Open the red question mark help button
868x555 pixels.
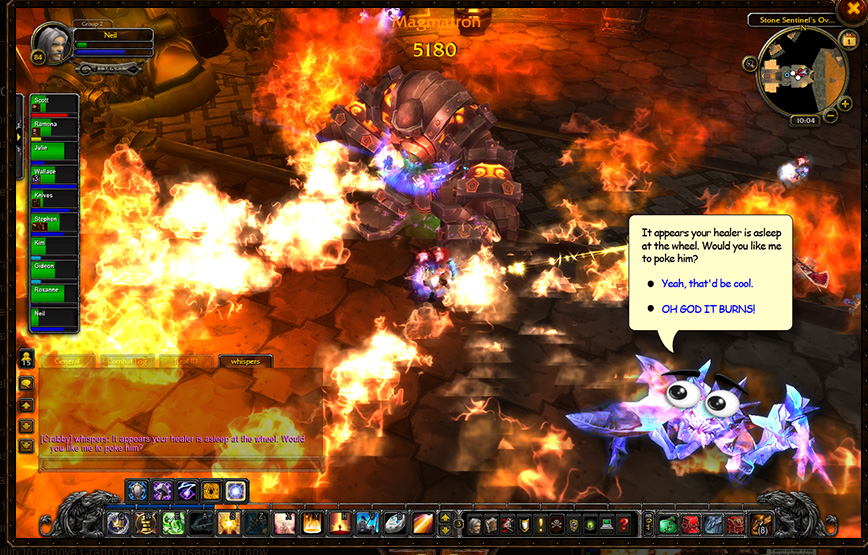coord(624,524)
